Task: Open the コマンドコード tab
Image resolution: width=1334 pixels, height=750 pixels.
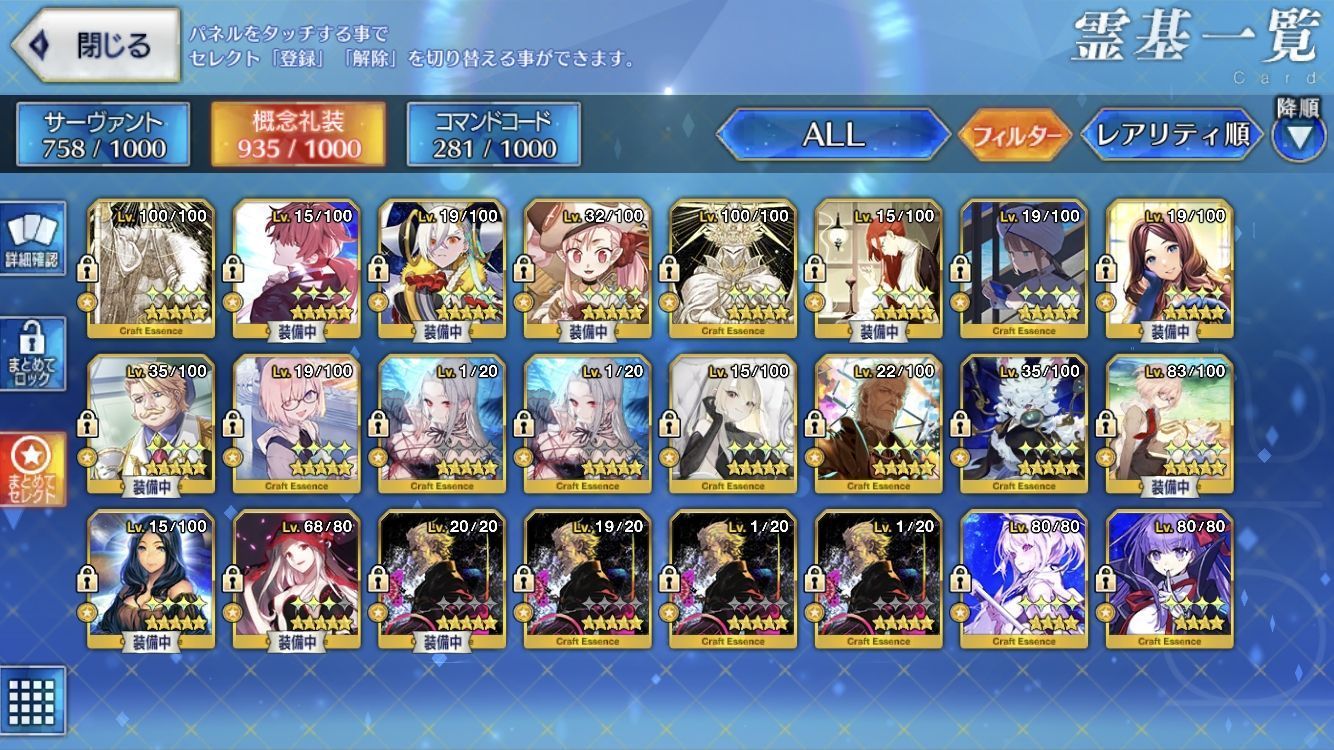Action: (x=494, y=135)
